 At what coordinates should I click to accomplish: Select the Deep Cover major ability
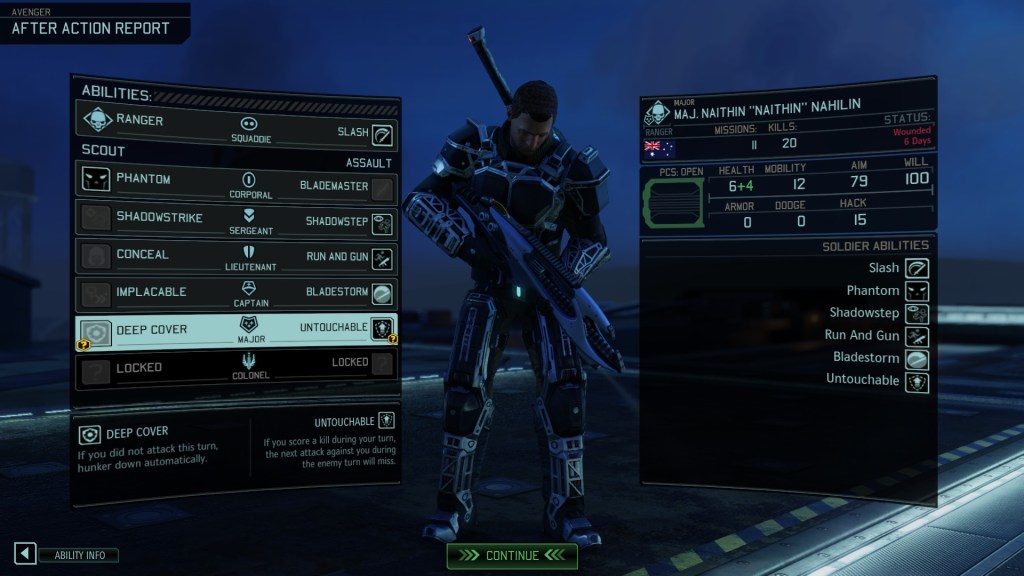coord(145,330)
